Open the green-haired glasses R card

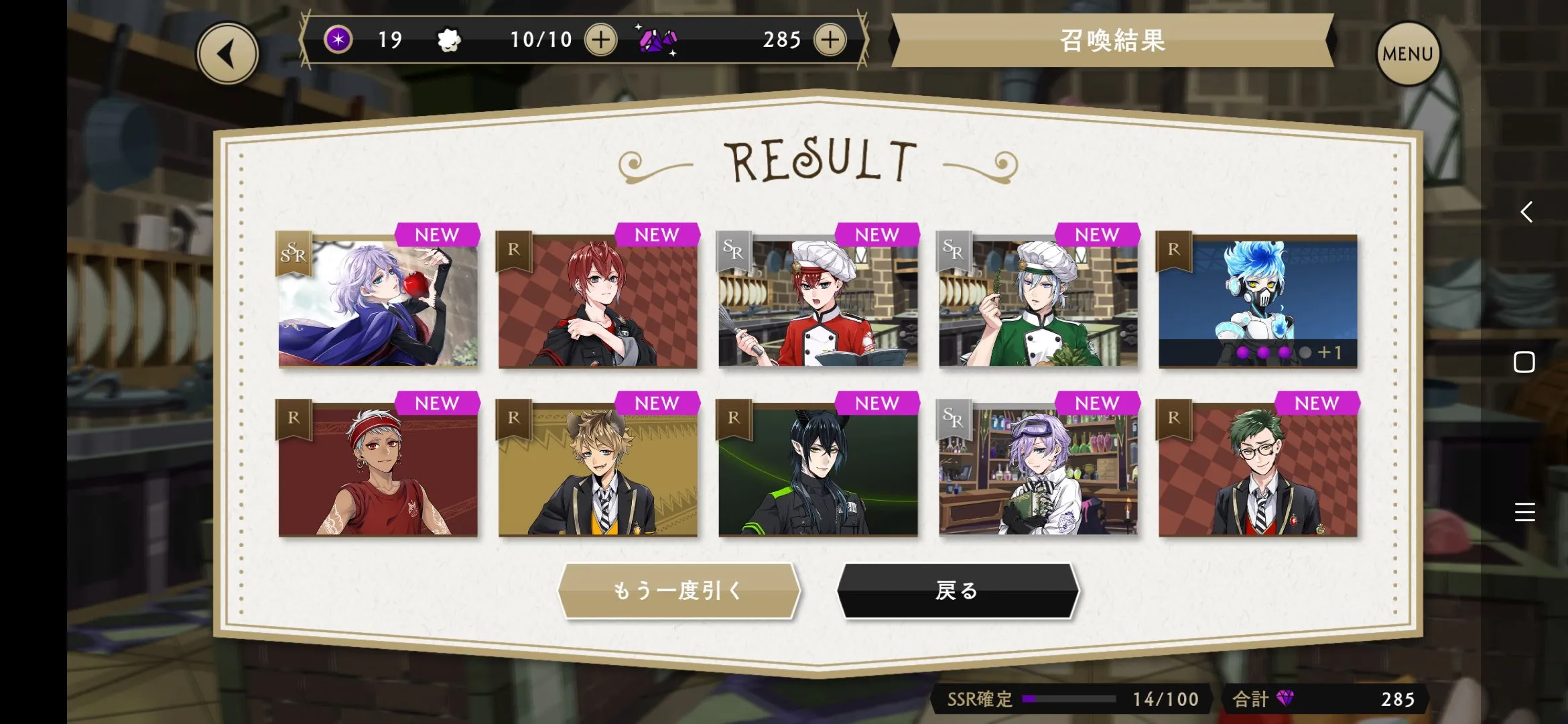[x=1258, y=469]
